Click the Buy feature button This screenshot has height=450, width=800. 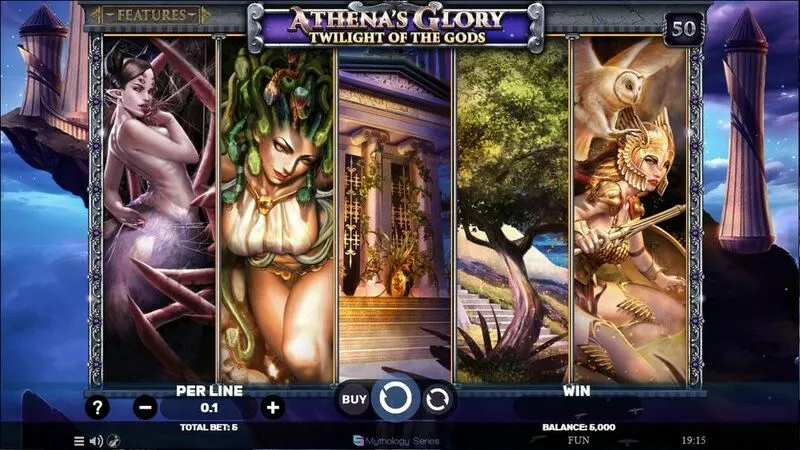[x=354, y=400]
